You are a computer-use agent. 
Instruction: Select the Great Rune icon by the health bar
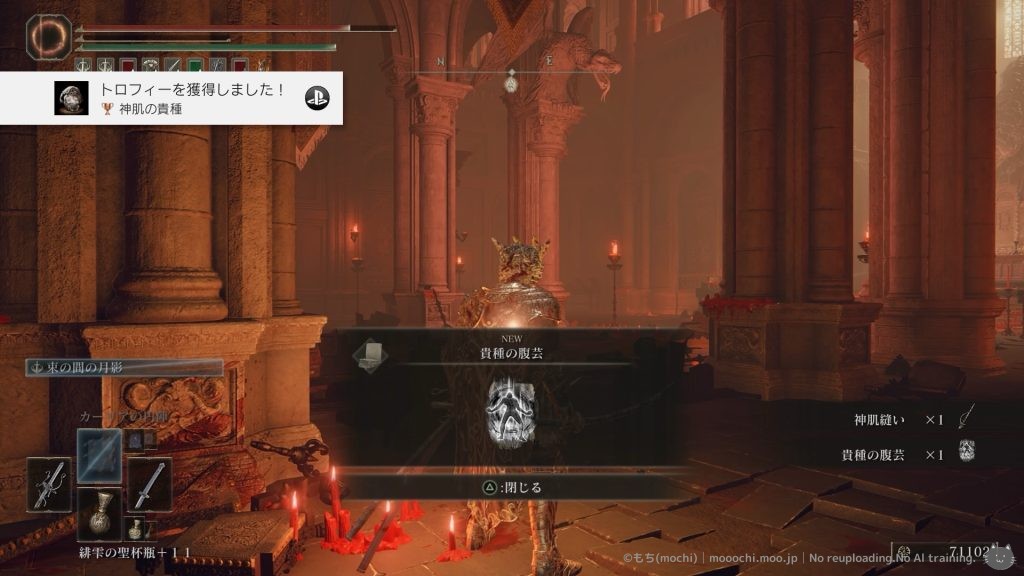pos(46,35)
